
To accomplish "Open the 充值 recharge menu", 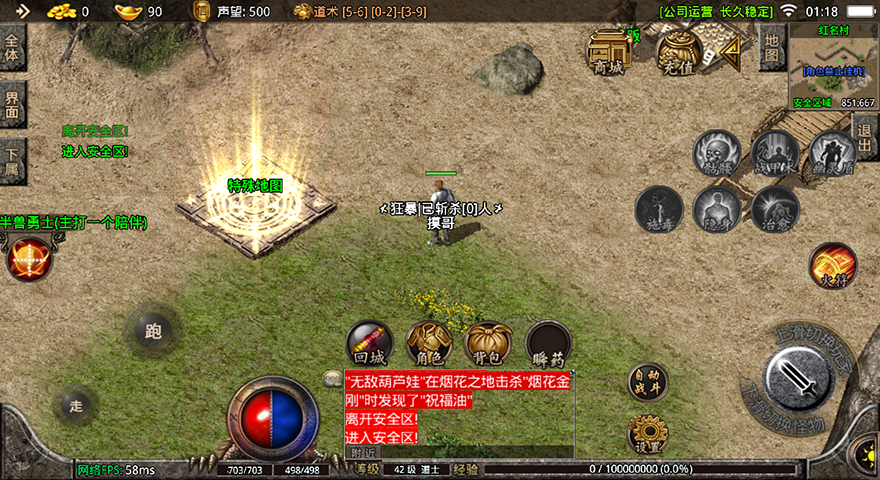I will click(x=678, y=52).
